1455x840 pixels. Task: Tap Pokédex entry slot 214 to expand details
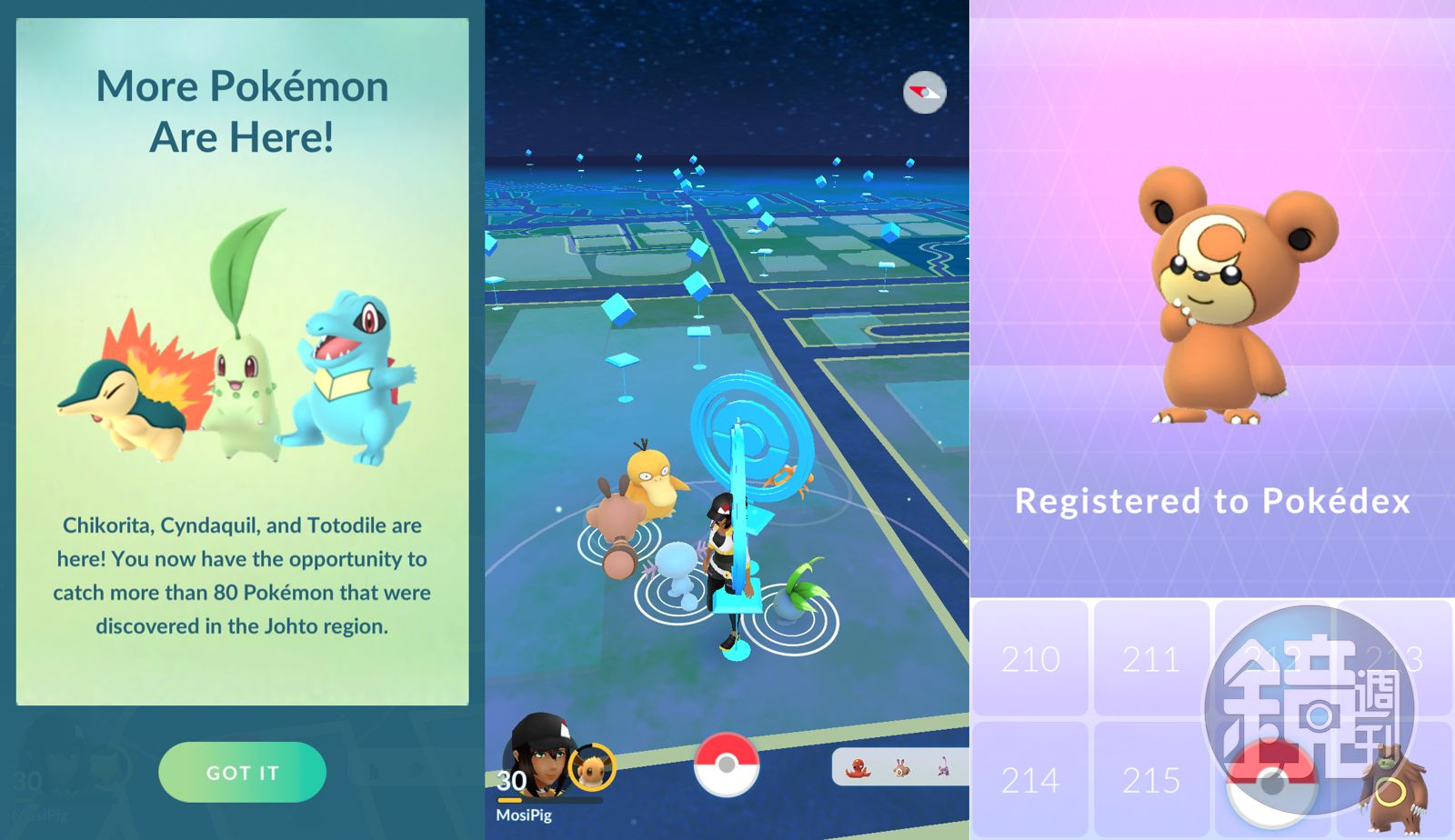[1032, 780]
